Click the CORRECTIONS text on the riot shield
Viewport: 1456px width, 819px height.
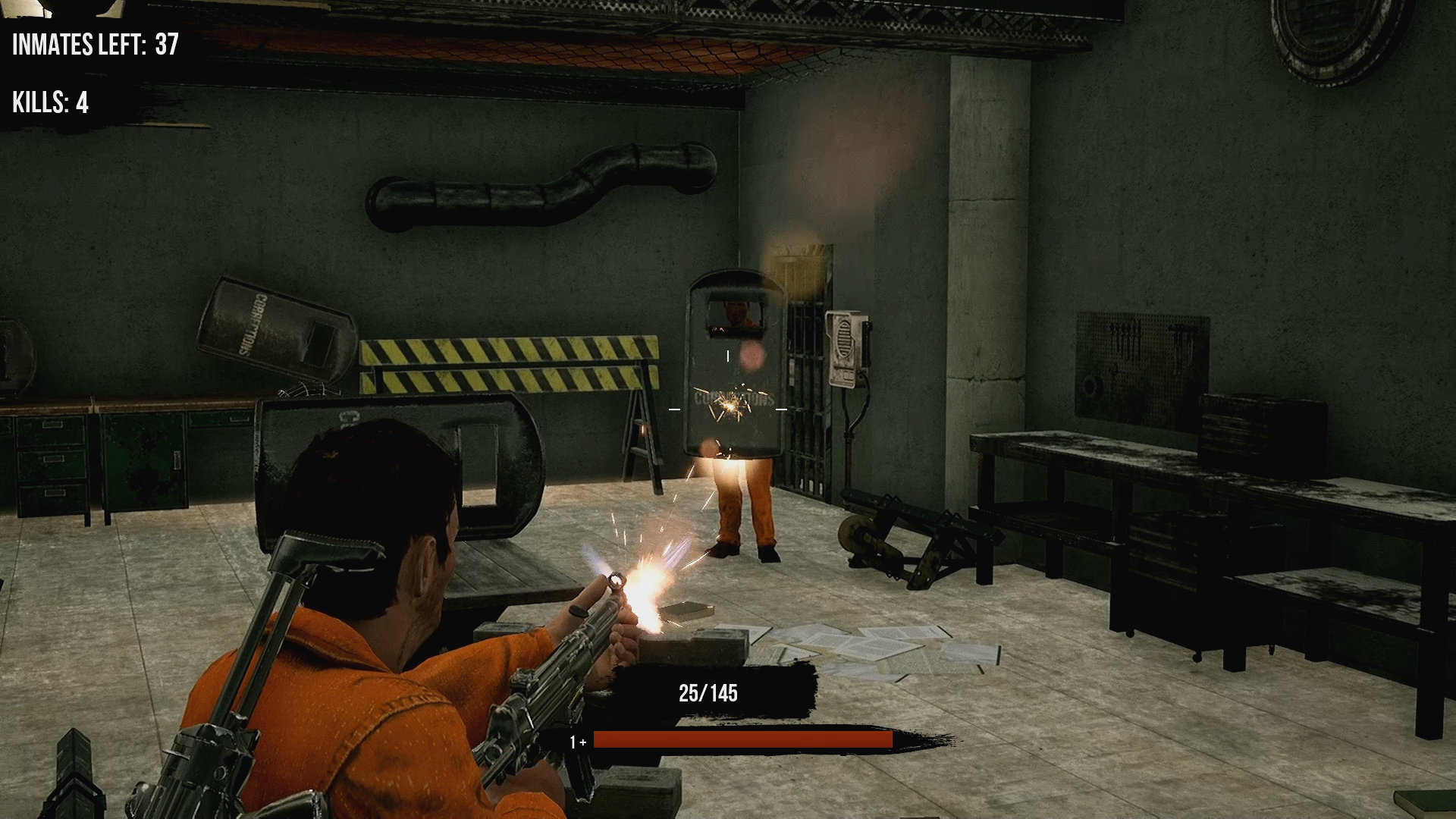730,396
